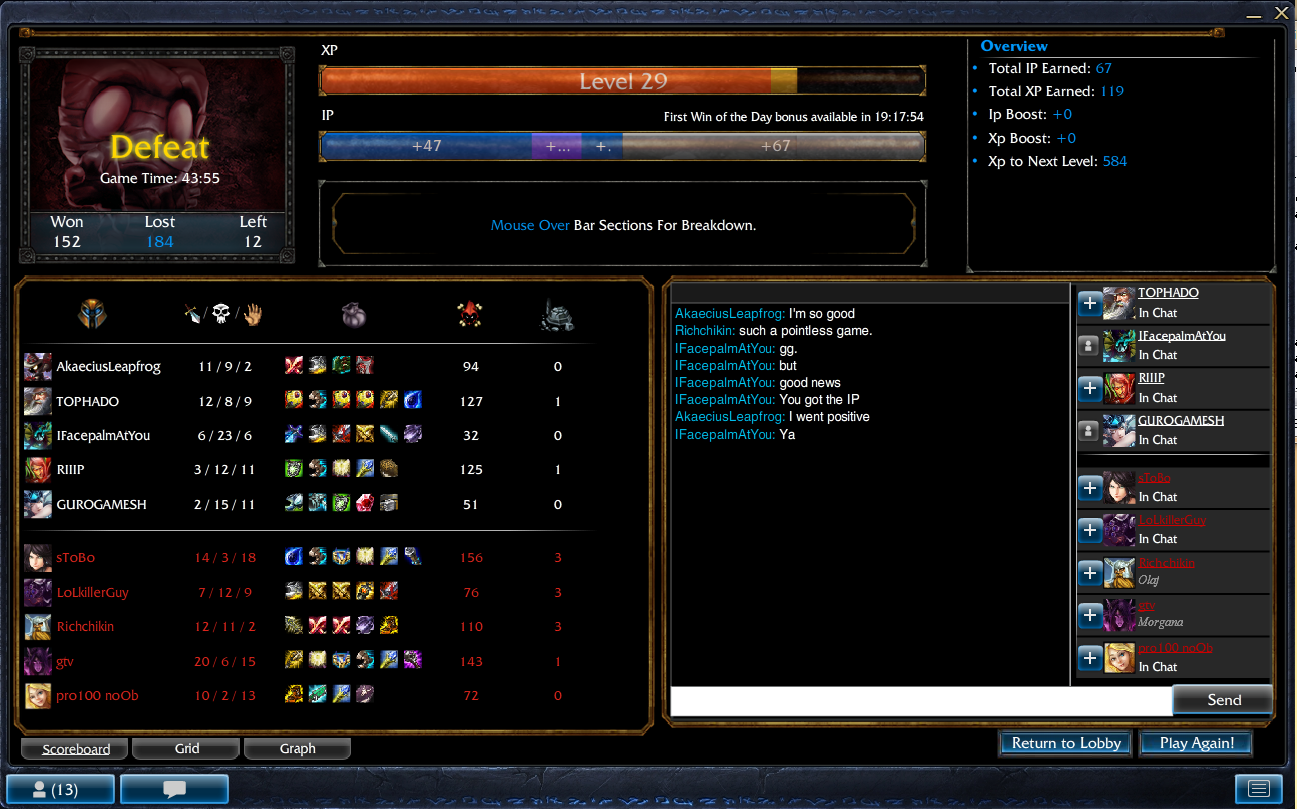Click the minions killed pouch column icon
Viewport: 1297px width, 809px height.
click(355, 314)
